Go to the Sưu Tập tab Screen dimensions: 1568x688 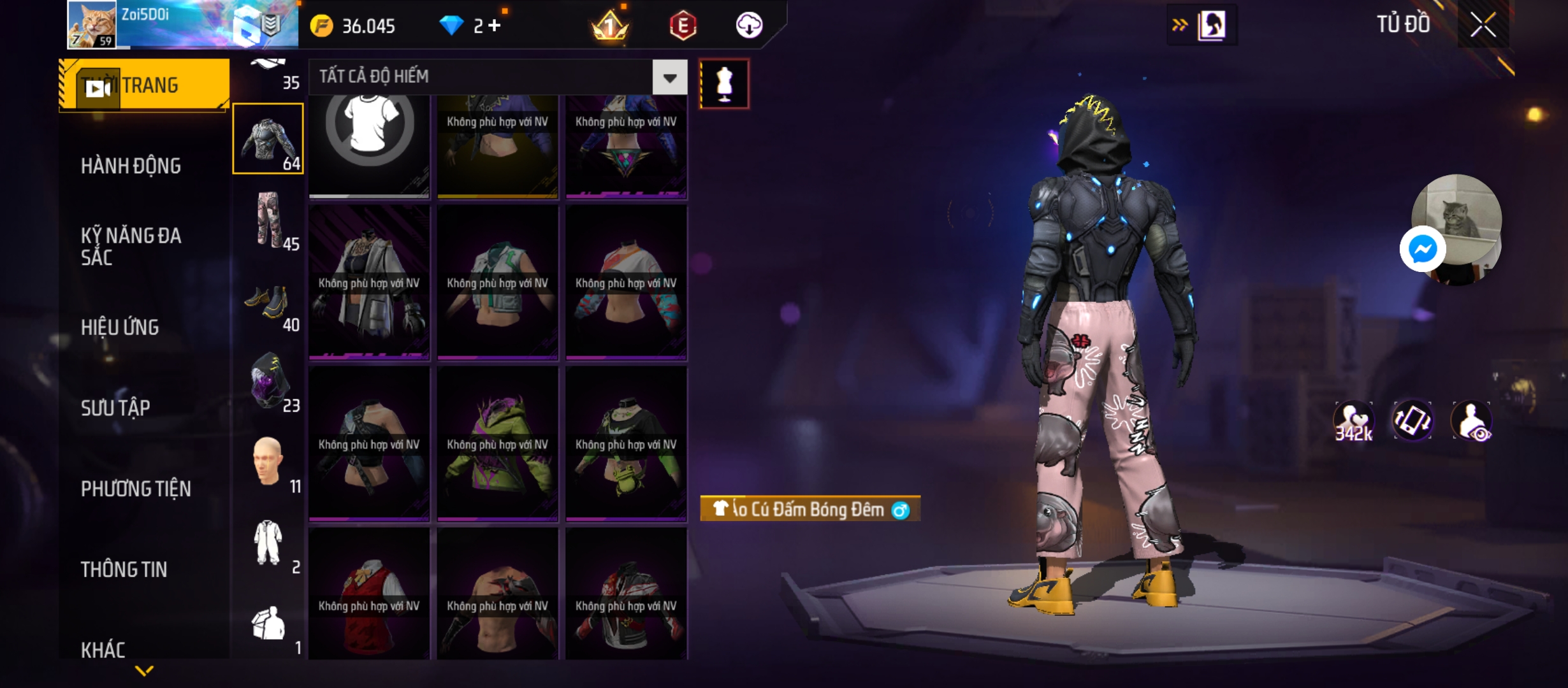coord(115,408)
